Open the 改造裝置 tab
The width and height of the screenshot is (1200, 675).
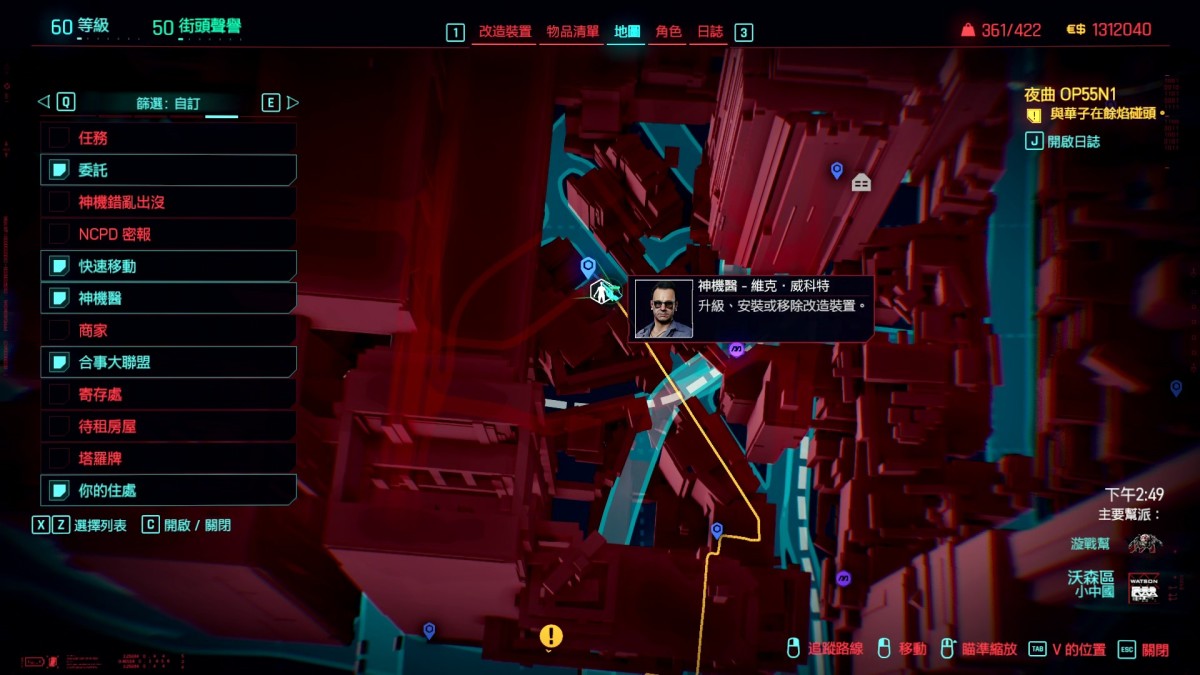[x=505, y=32]
